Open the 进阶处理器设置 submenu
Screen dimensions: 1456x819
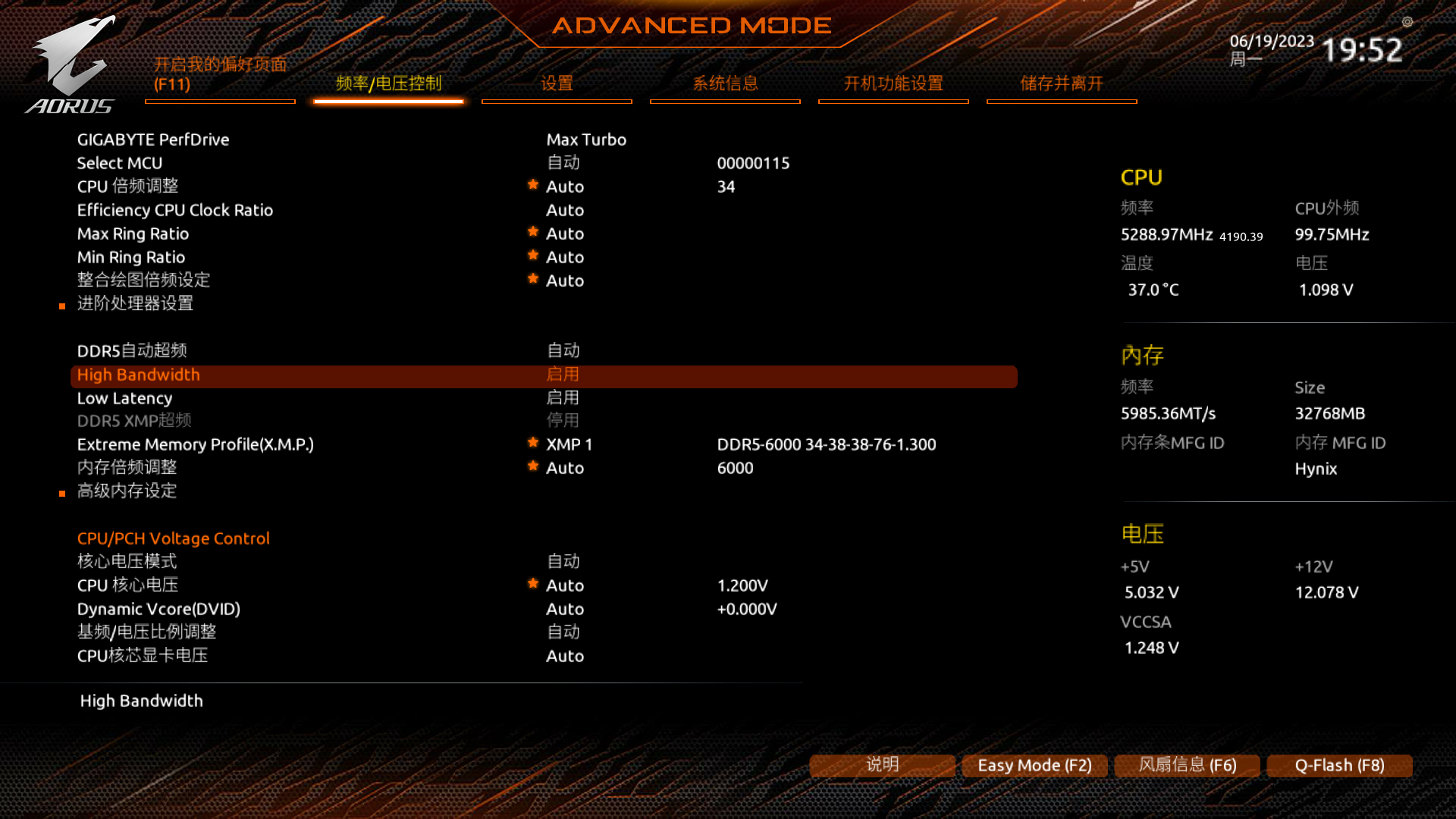(135, 304)
